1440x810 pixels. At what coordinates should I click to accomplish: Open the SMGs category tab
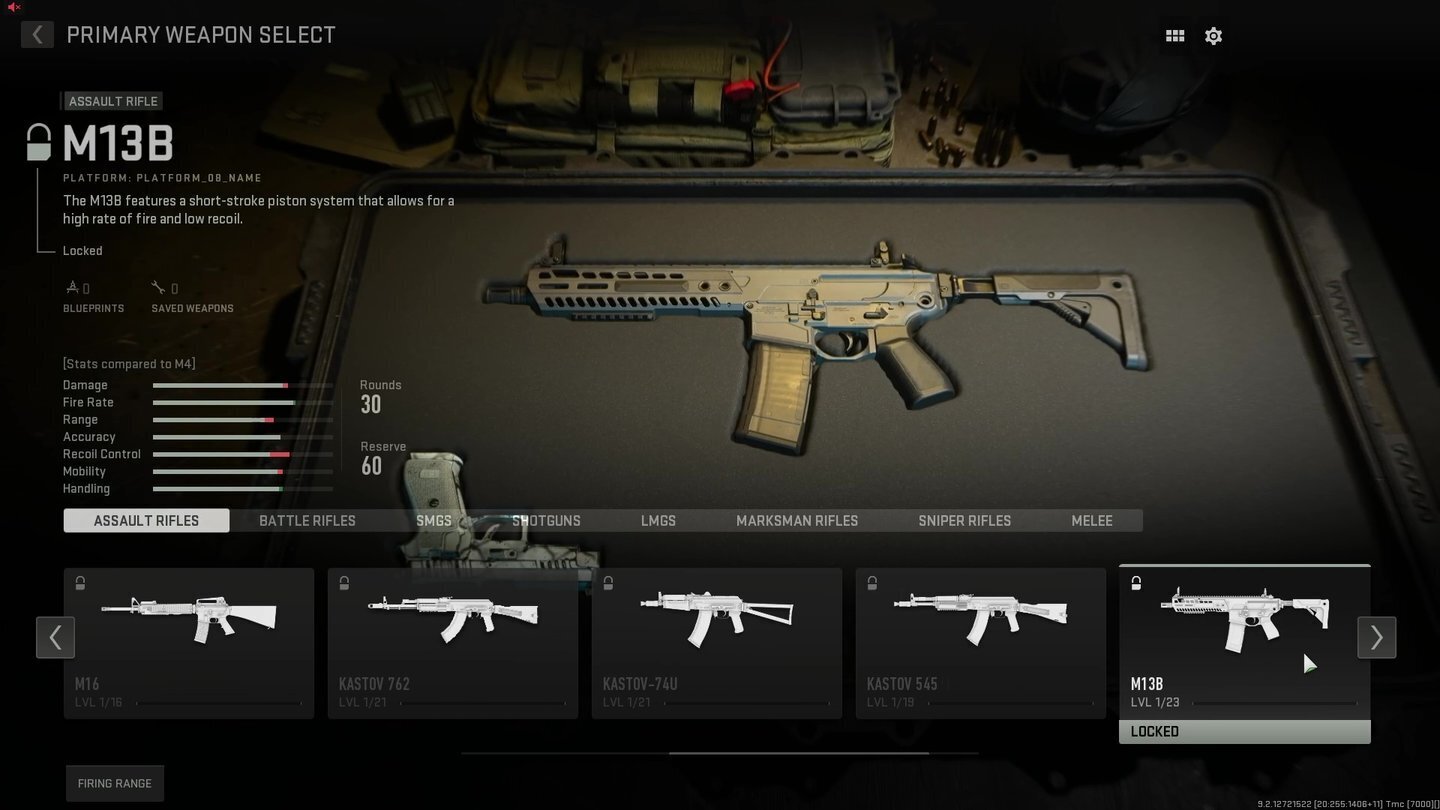433,520
